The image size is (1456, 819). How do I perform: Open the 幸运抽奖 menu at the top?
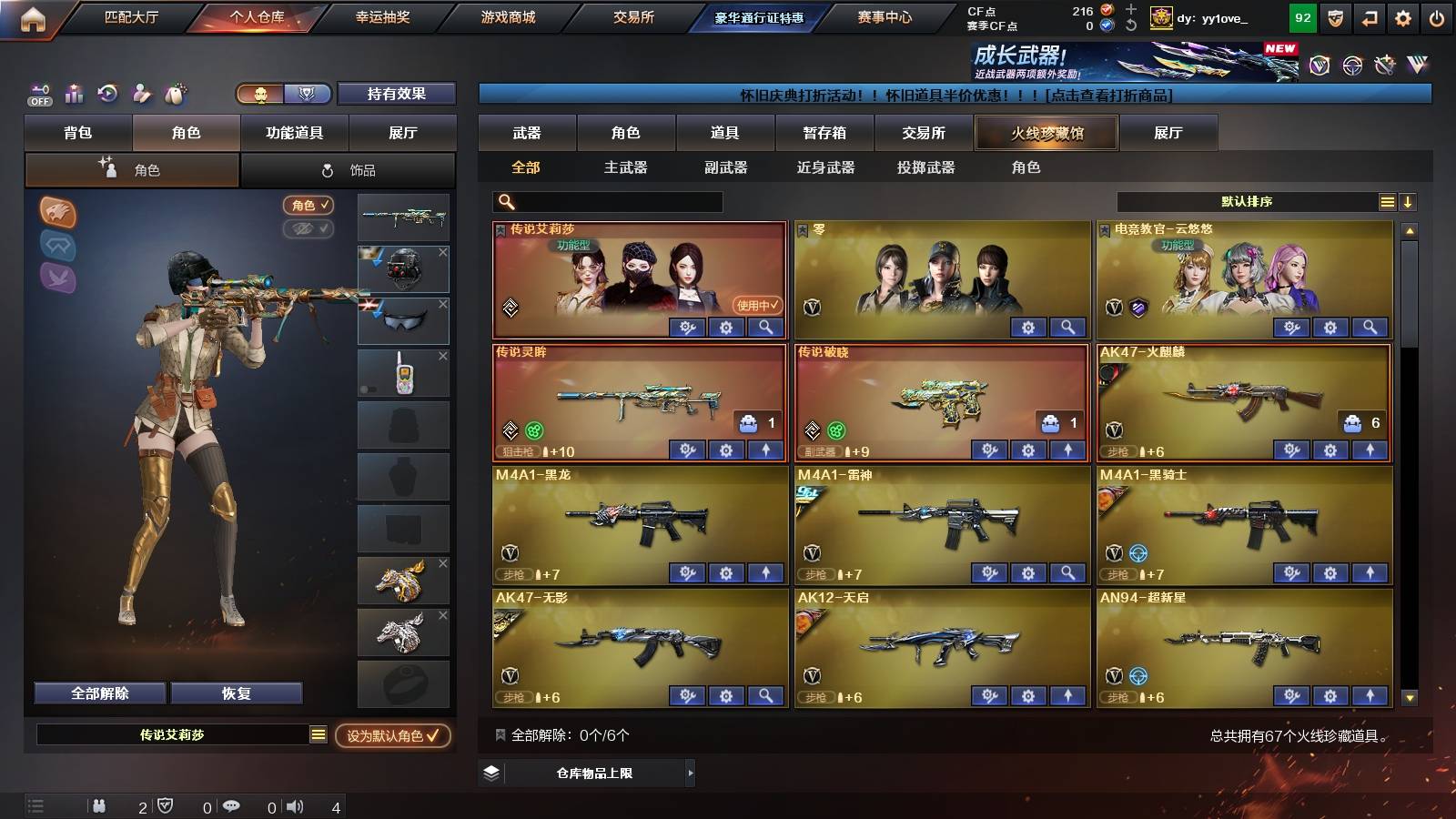(x=382, y=15)
